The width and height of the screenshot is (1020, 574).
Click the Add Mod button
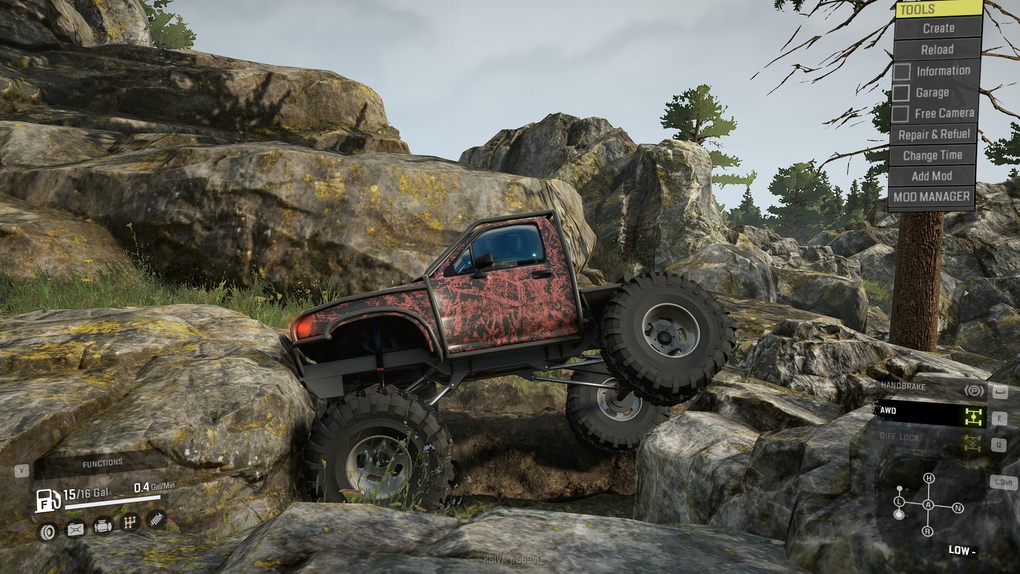[933, 176]
